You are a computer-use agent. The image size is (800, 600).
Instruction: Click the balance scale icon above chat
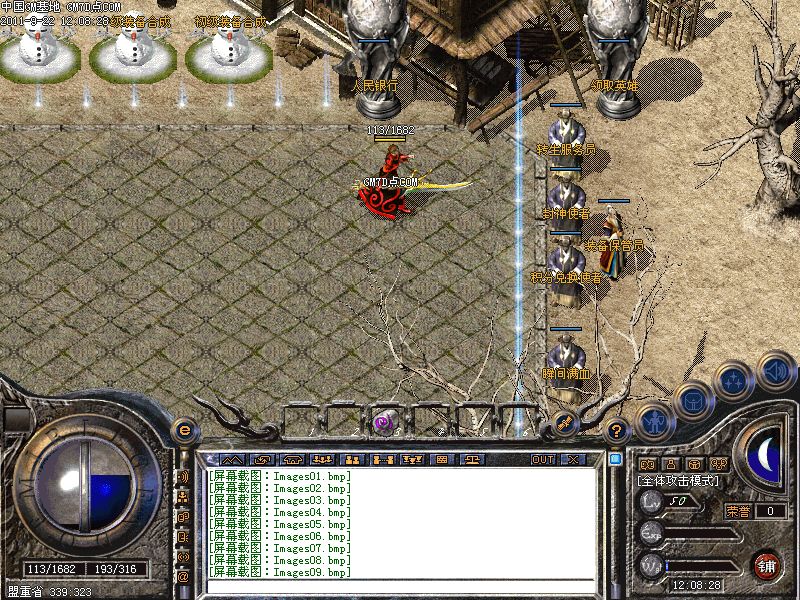pos(473,459)
